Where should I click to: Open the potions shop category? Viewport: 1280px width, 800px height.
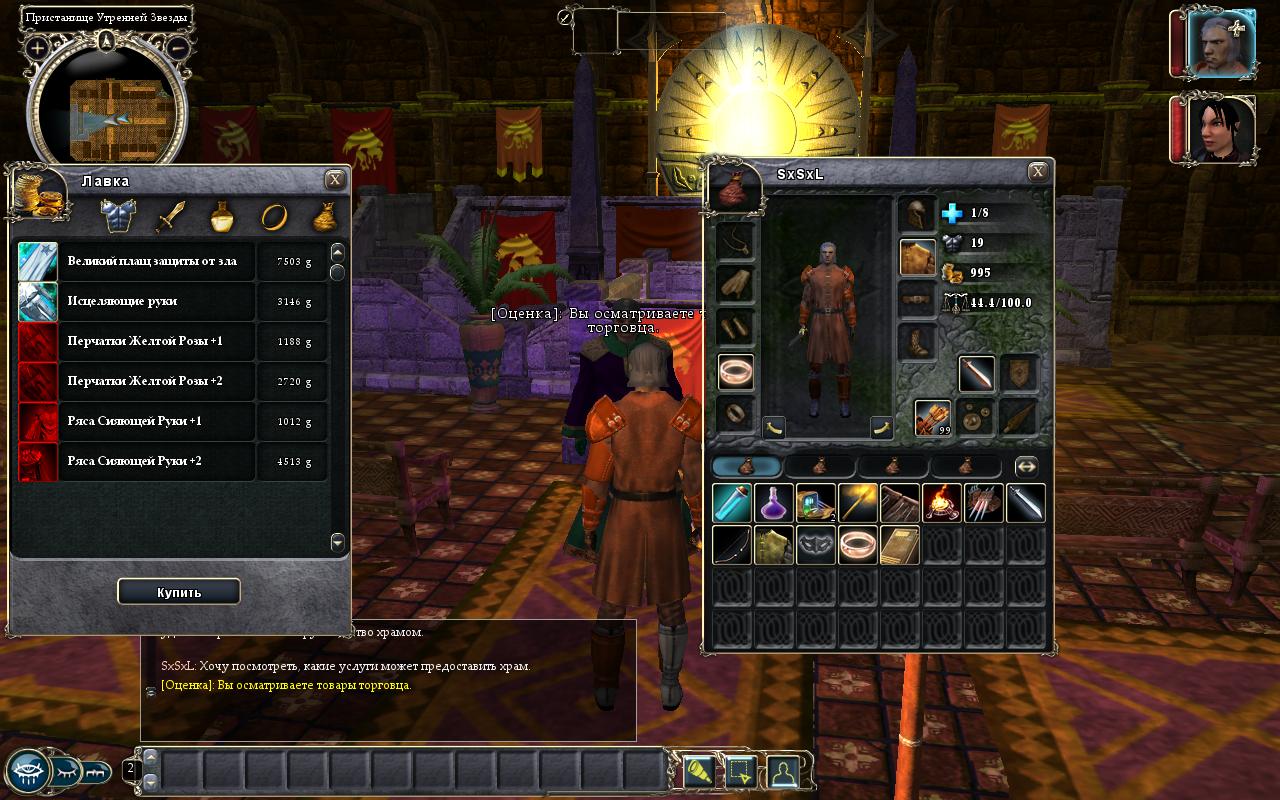pyautogui.click(x=222, y=215)
